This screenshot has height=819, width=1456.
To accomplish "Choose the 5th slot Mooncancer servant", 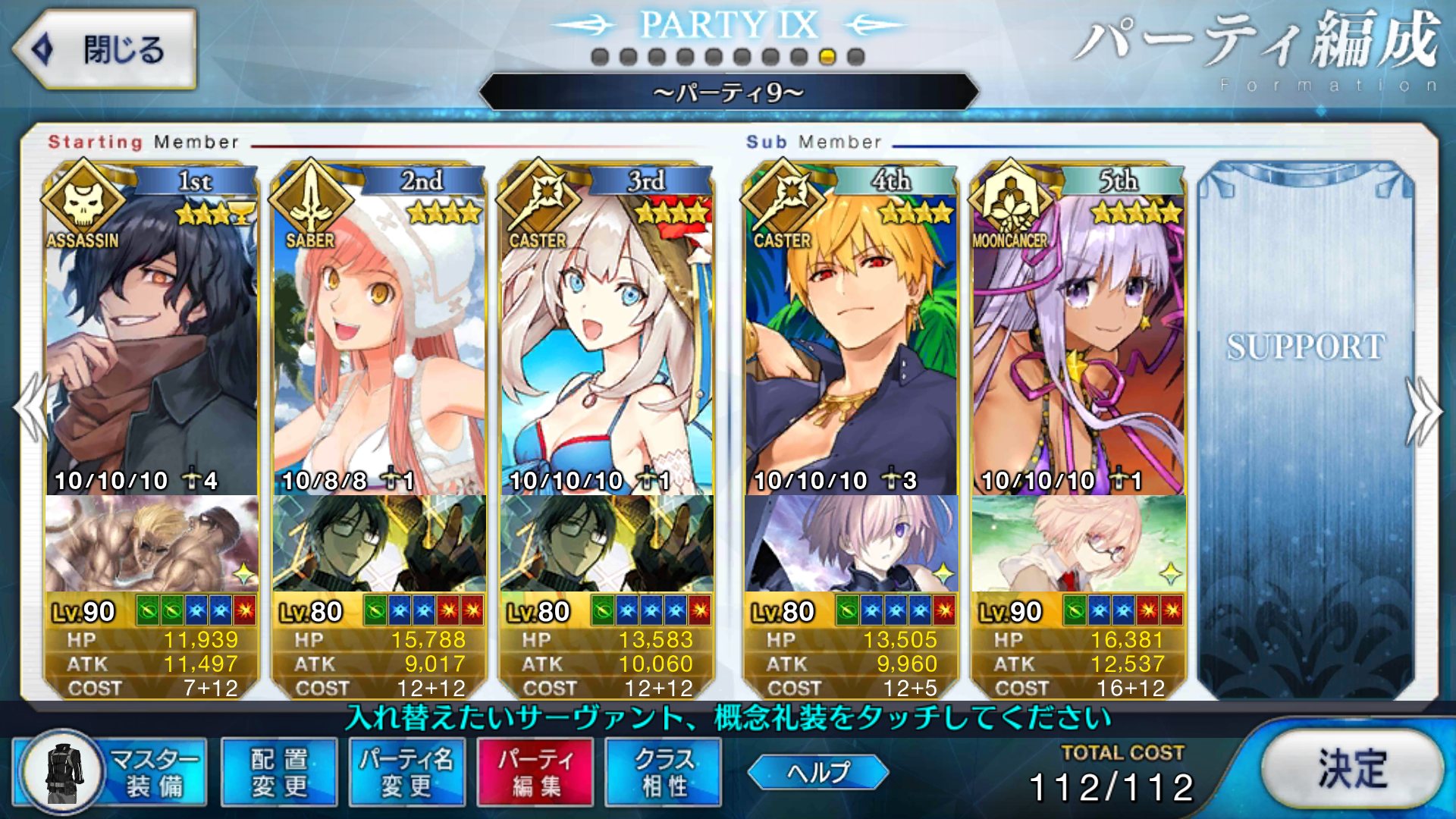I will point(1078,341).
